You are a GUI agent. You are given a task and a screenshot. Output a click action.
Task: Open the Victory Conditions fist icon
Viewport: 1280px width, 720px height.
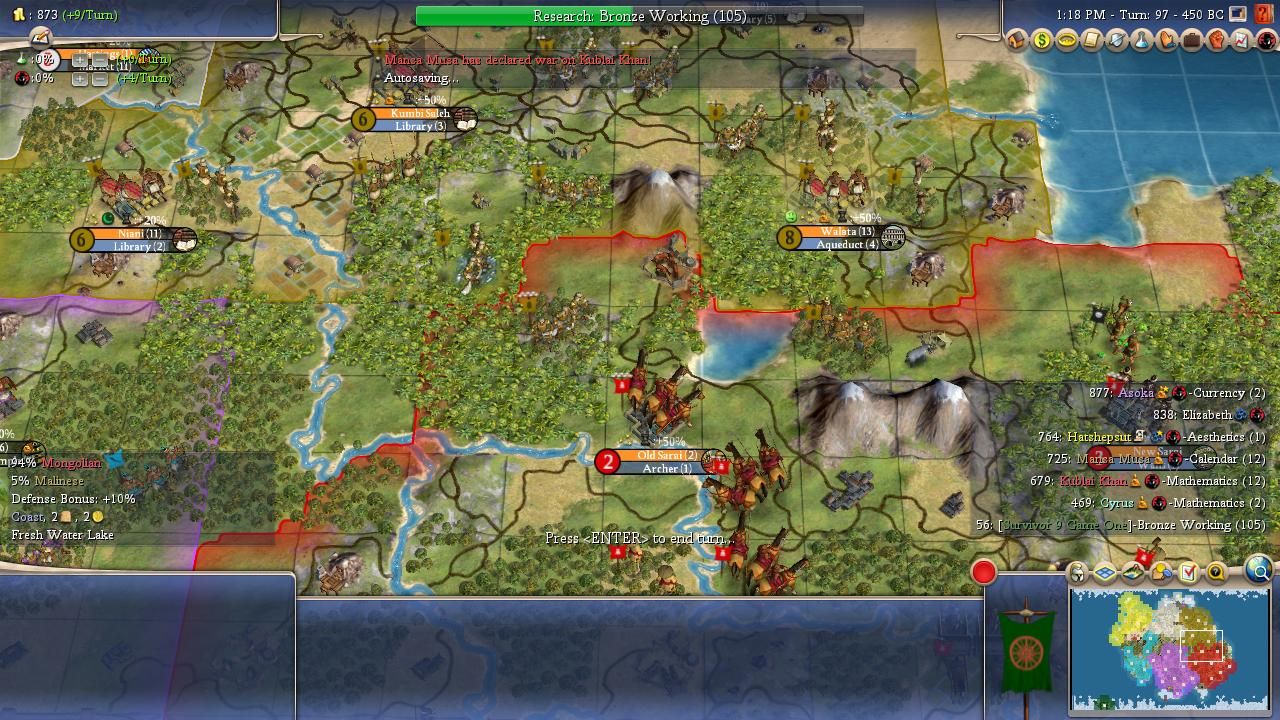1217,41
